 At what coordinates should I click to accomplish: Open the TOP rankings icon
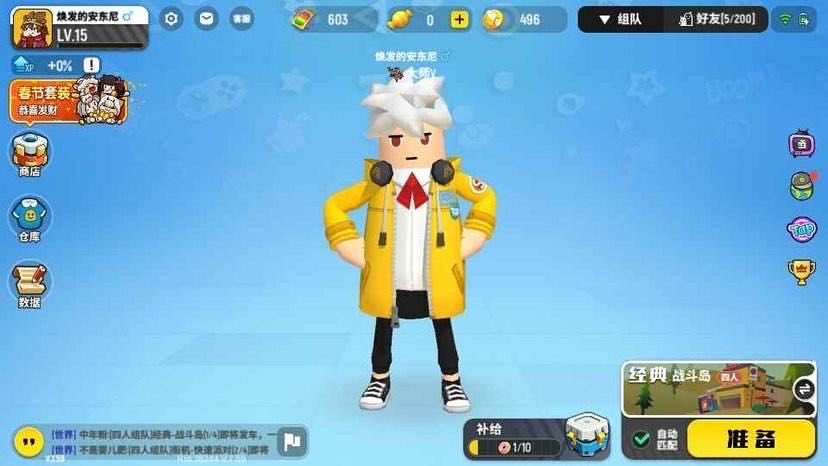pyautogui.click(x=802, y=229)
